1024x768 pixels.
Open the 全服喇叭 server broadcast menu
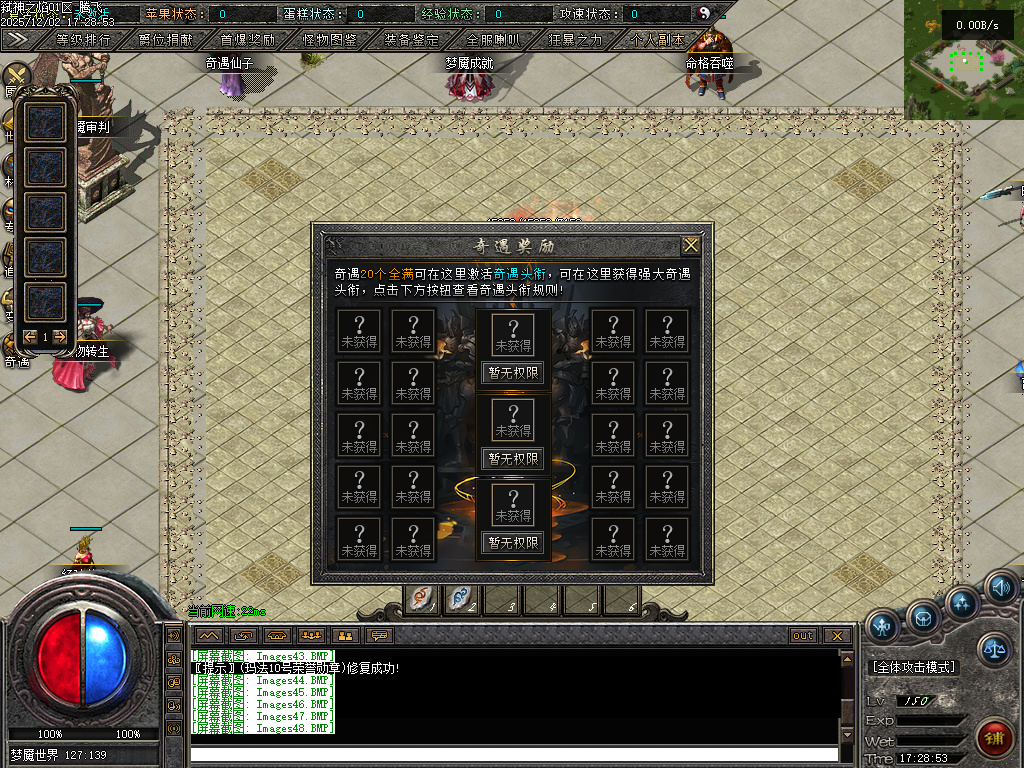(x=493, y=40)
